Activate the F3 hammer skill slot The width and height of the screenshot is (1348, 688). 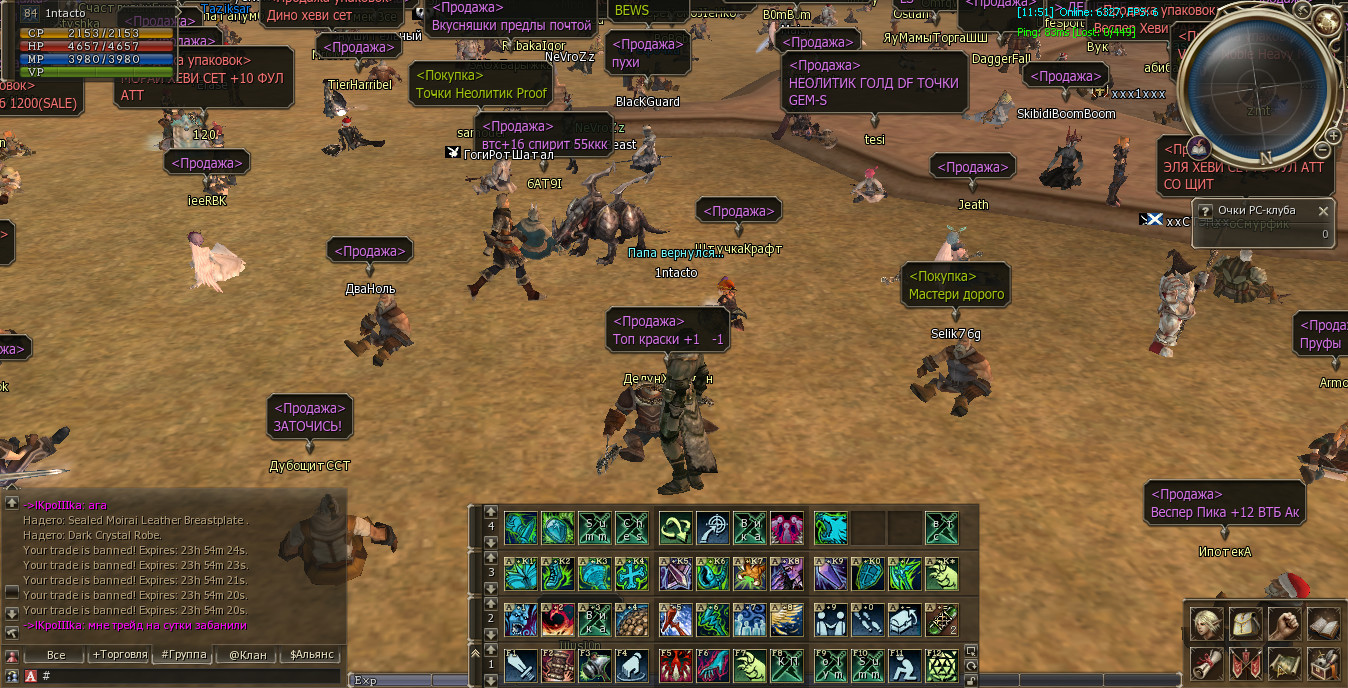tap(595, 665)
